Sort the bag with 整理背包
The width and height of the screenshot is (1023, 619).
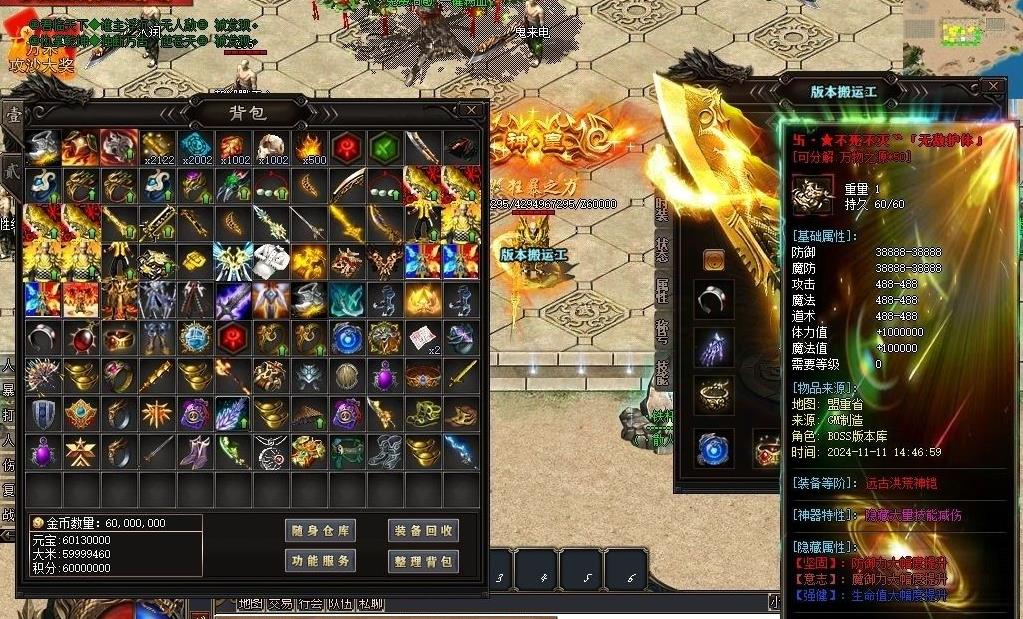tap(423, 561)
